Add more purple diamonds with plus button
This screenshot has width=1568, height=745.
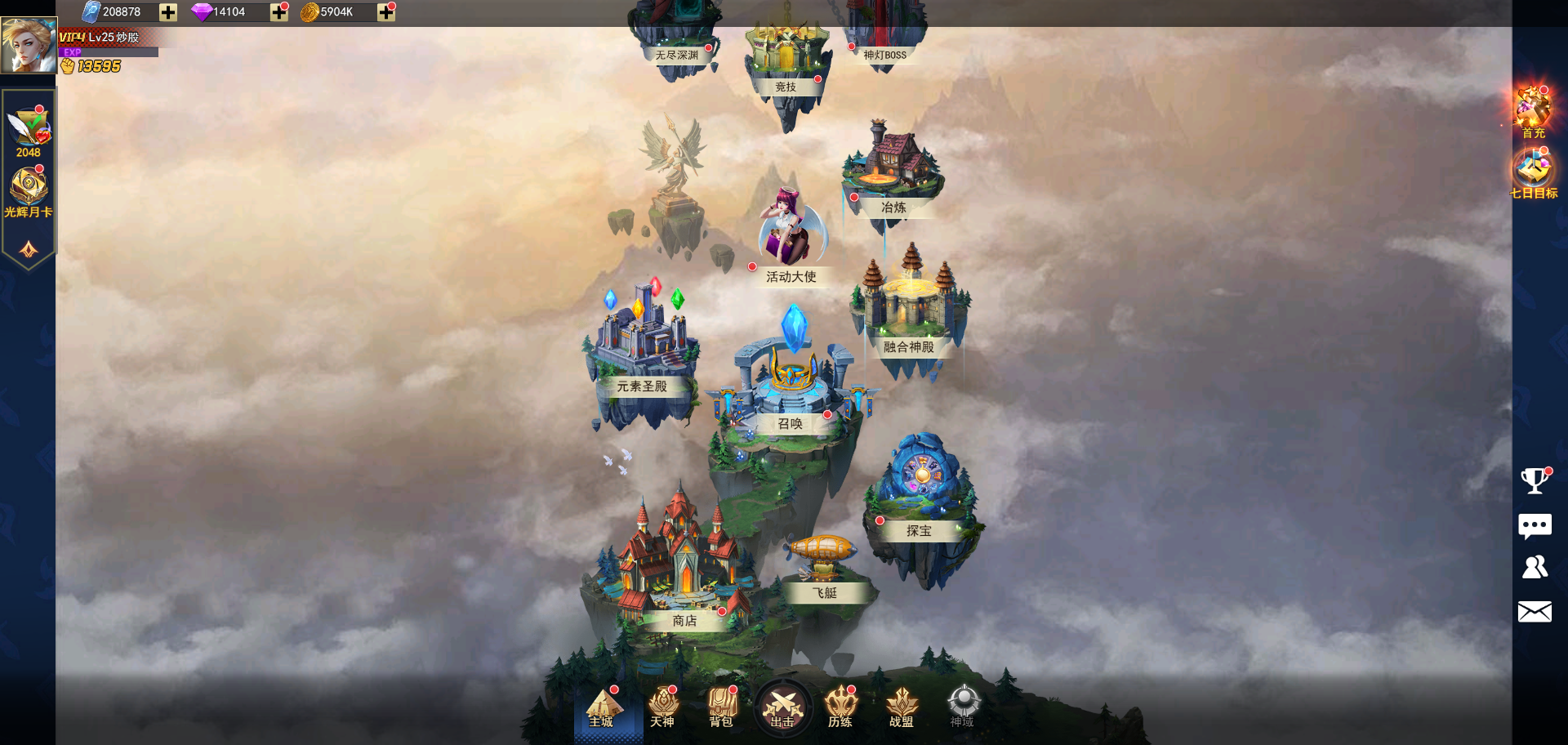tap(279, 12)
